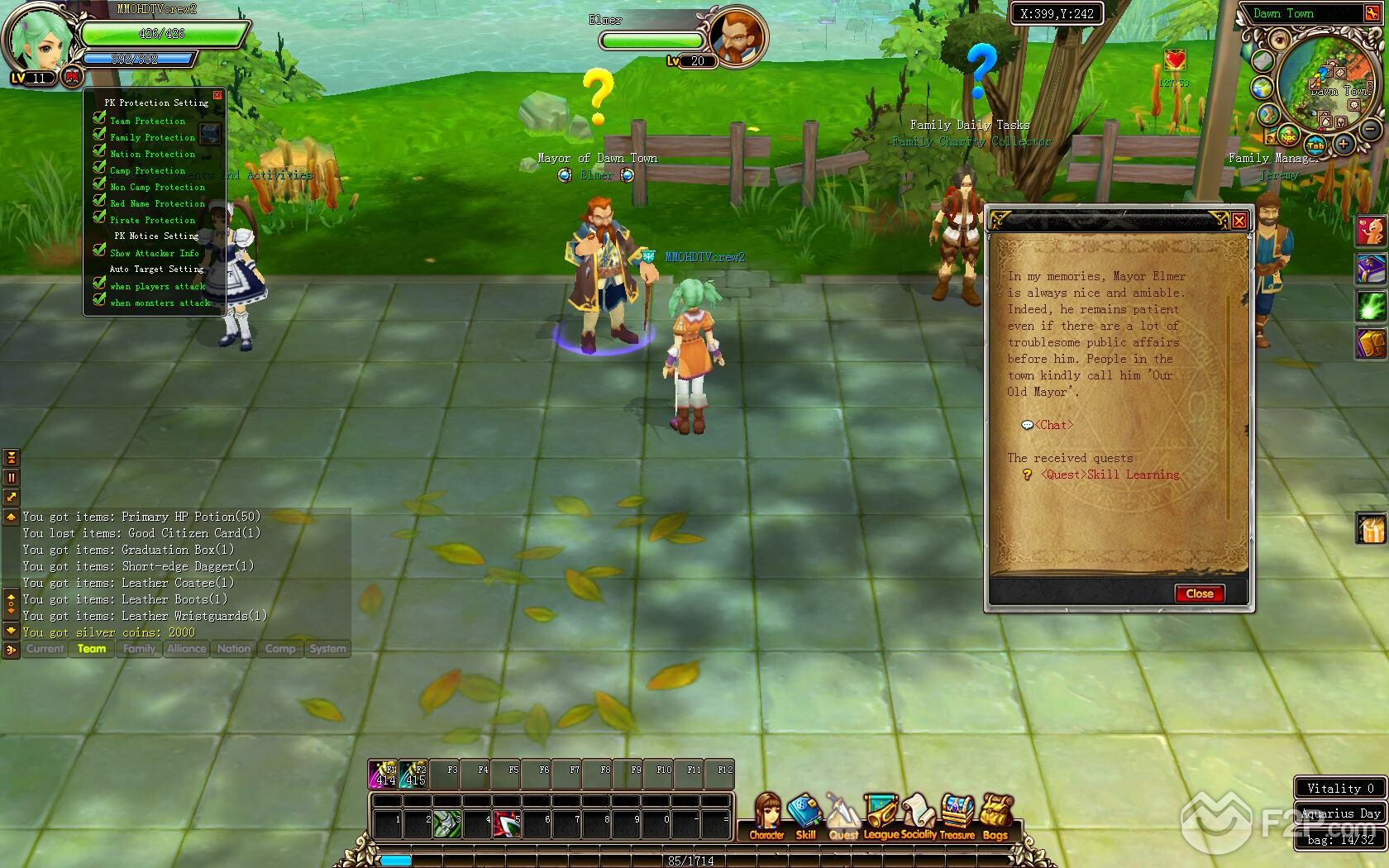Toggle the Team Protection checkbox
Image resolution: width=1389 pixels, height=868 pixels.
(99, 120)
